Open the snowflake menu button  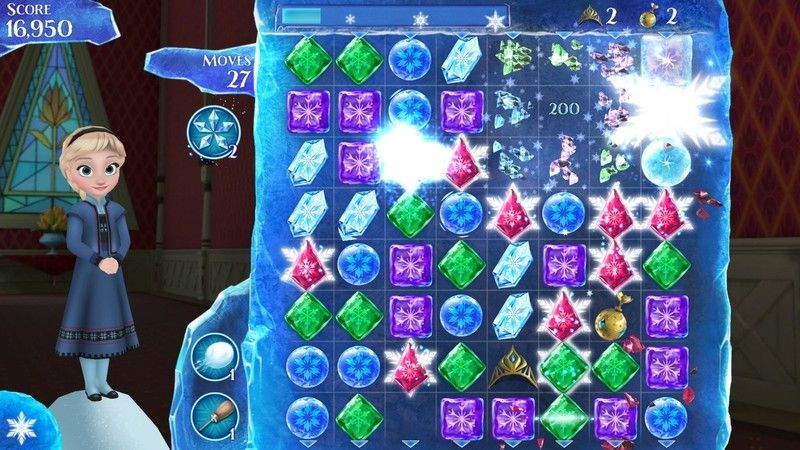(x=18, y=427)
